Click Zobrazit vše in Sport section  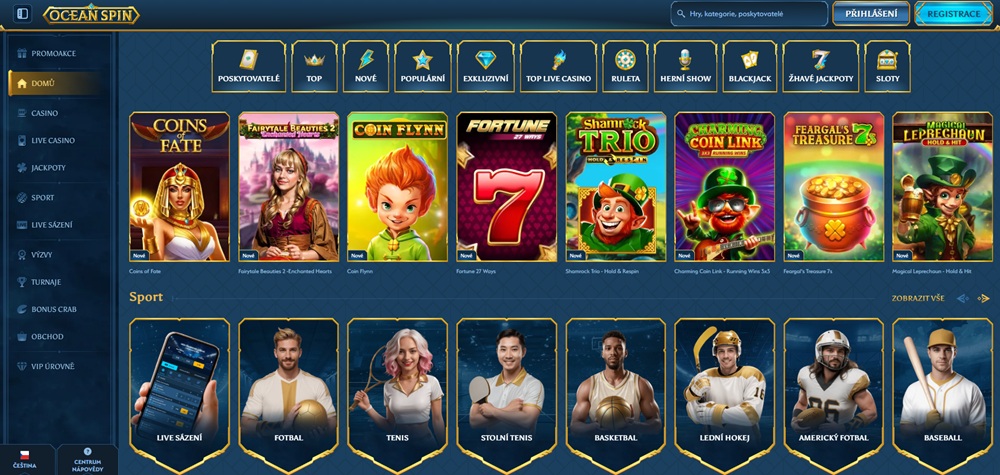tap(916, 298)
